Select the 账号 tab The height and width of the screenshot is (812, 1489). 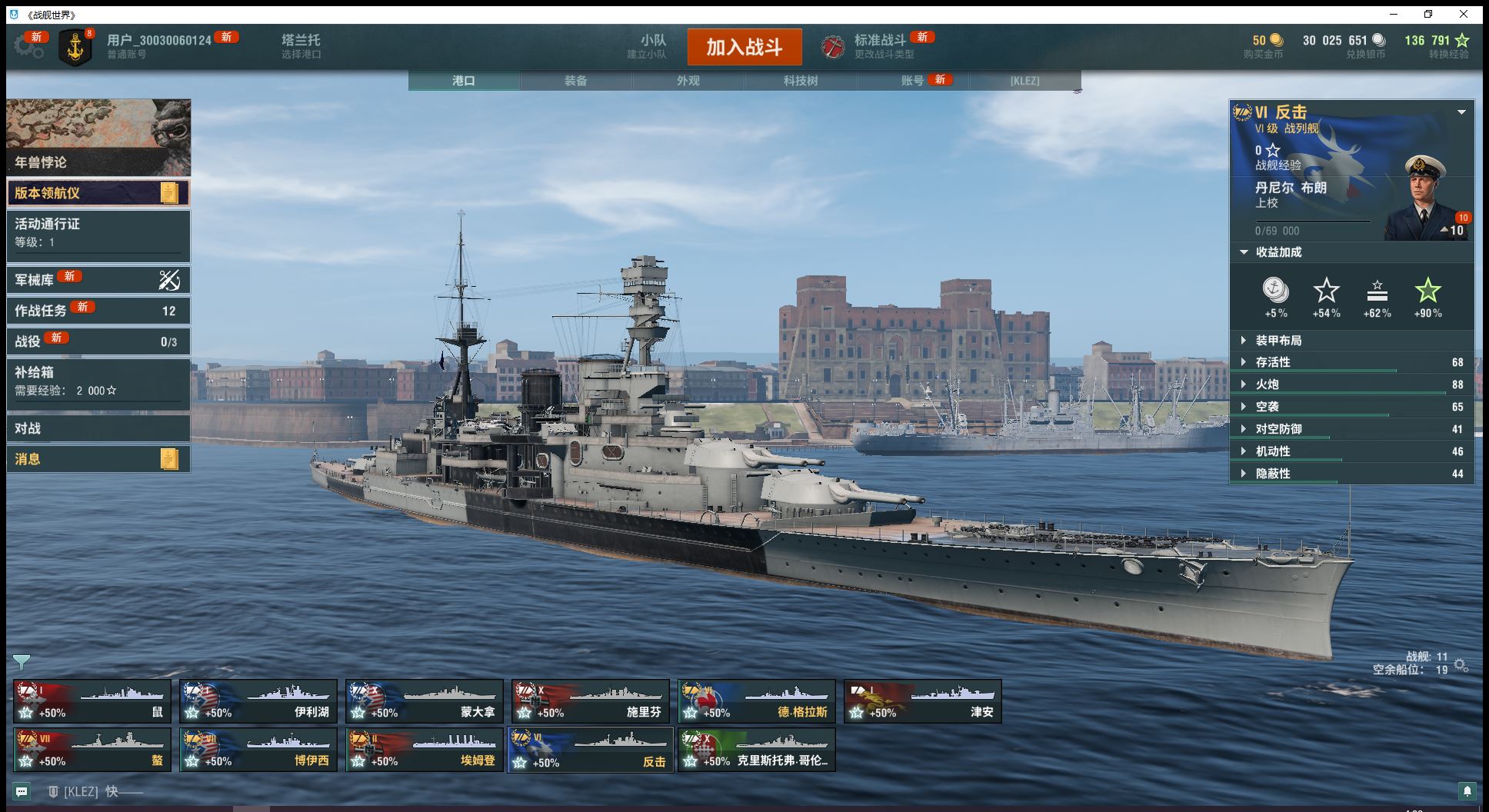pyautogui.click(x=912, y=81)
